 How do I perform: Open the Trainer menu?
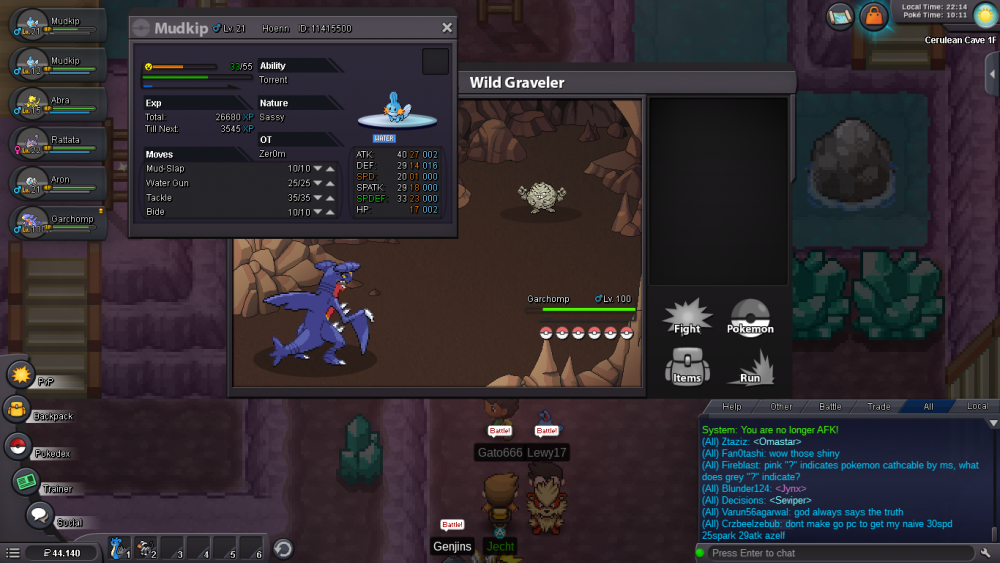[x=25, y=482]
